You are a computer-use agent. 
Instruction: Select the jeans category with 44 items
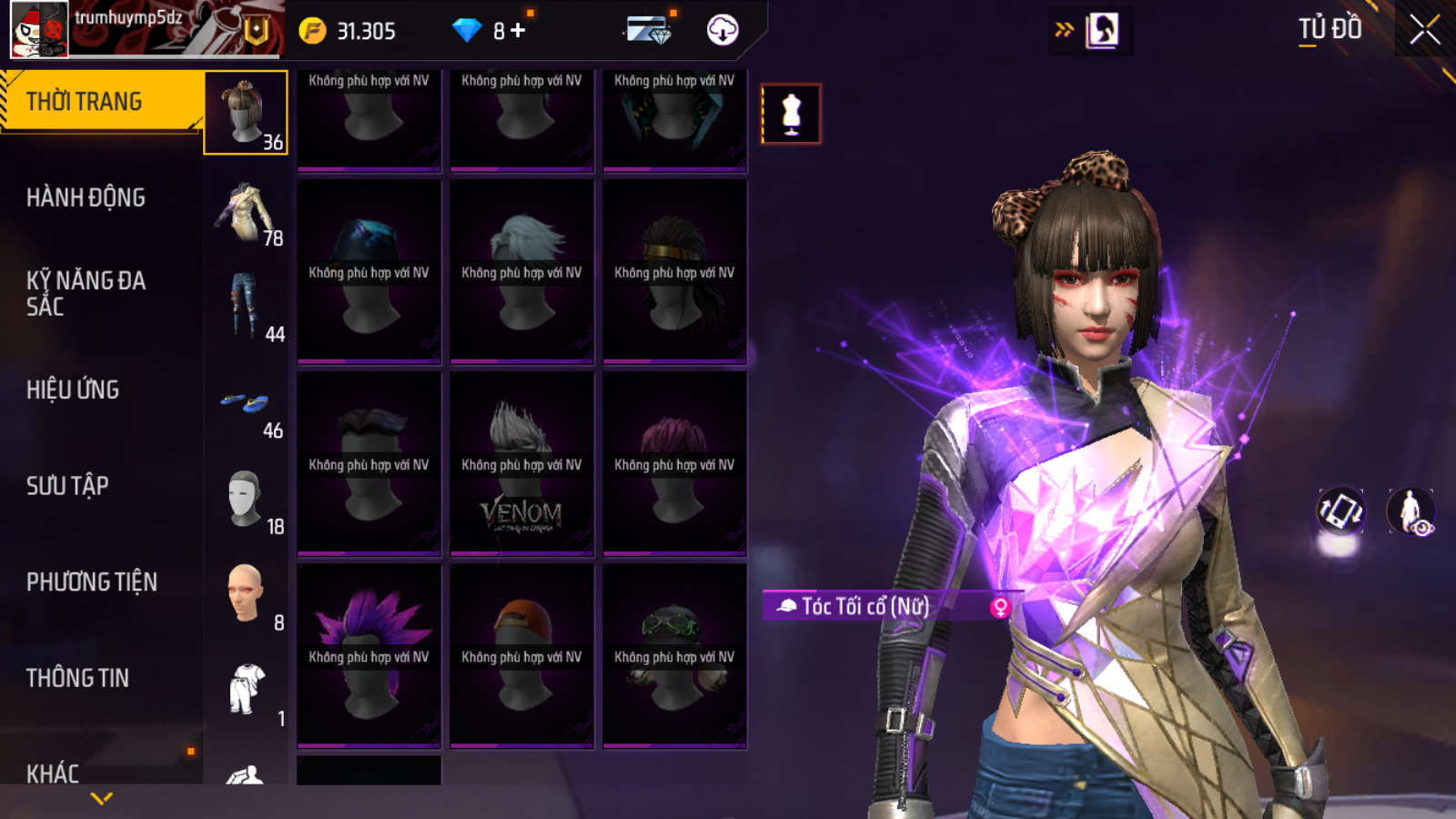pyautogui.click(x=246, y=307)
